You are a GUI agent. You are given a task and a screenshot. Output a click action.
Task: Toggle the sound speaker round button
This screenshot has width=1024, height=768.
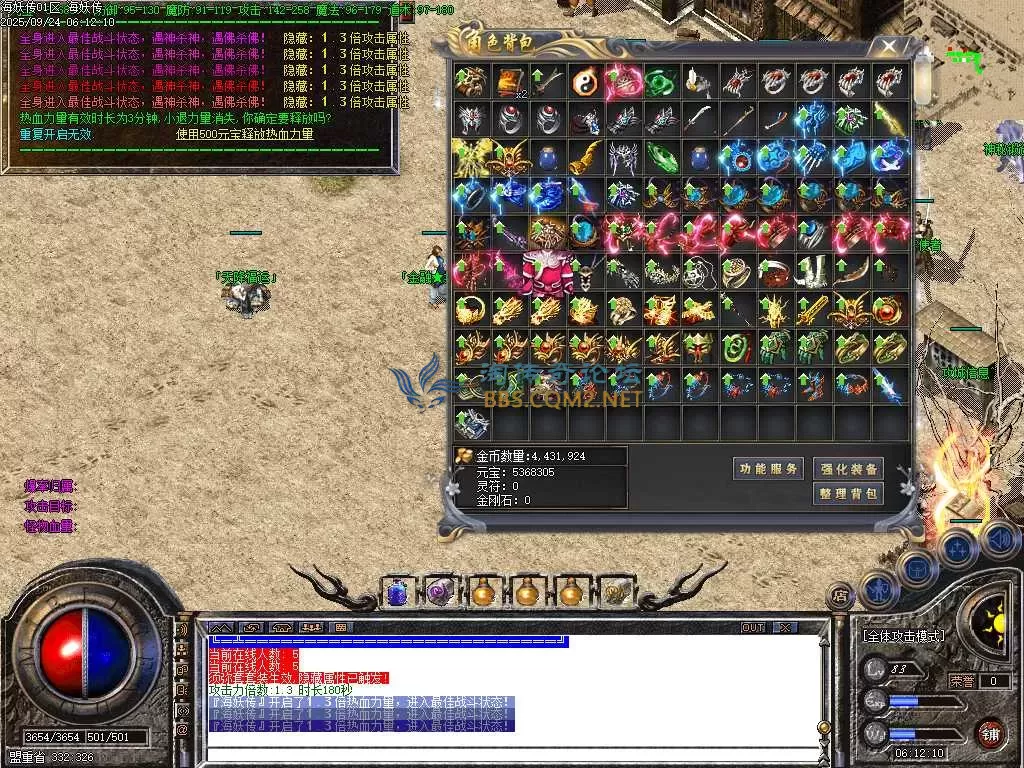(x=998, y=540)
